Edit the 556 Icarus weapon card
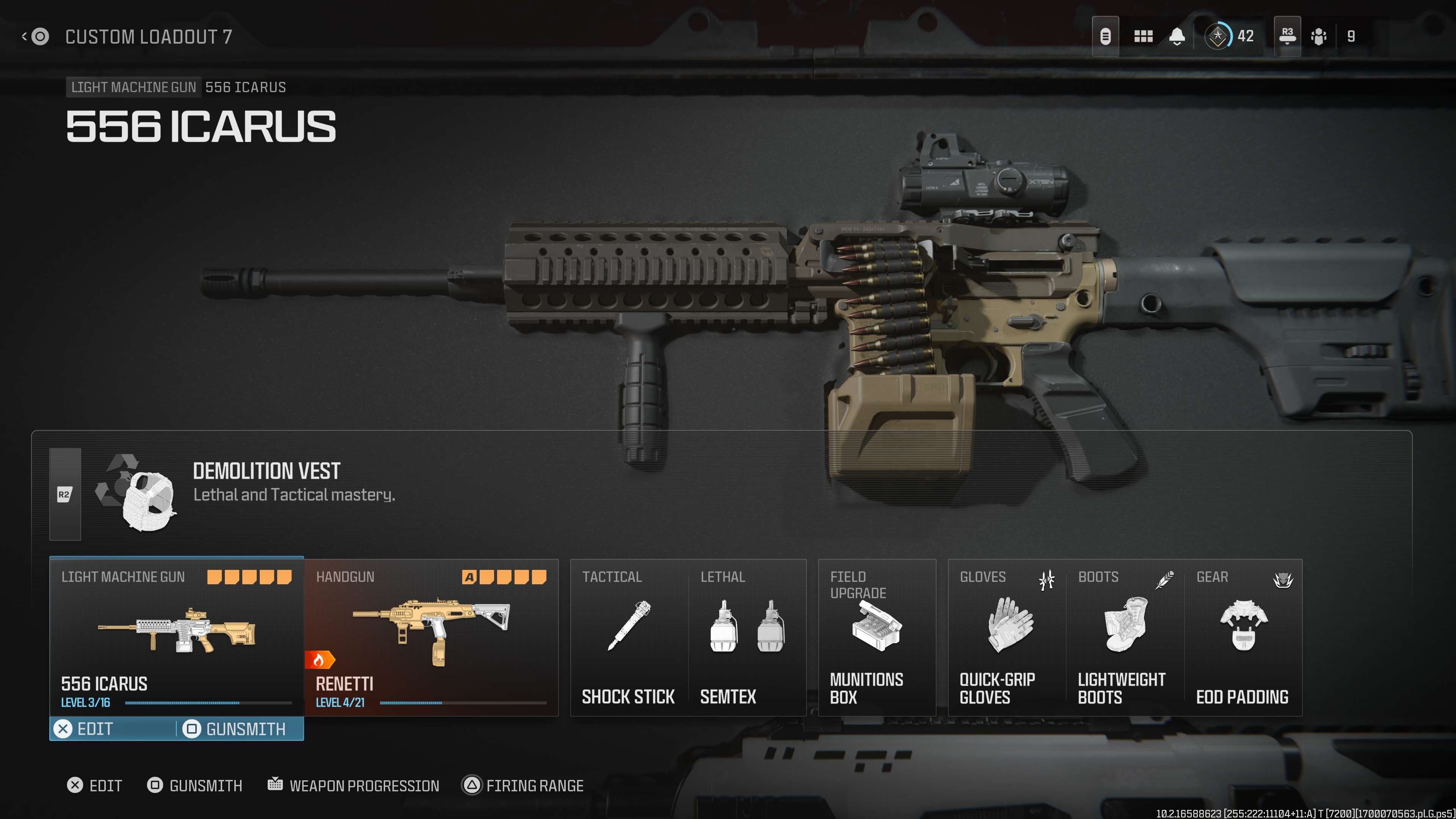Image resolution: width=1456 pixels, height=819 pixels. 85,728
